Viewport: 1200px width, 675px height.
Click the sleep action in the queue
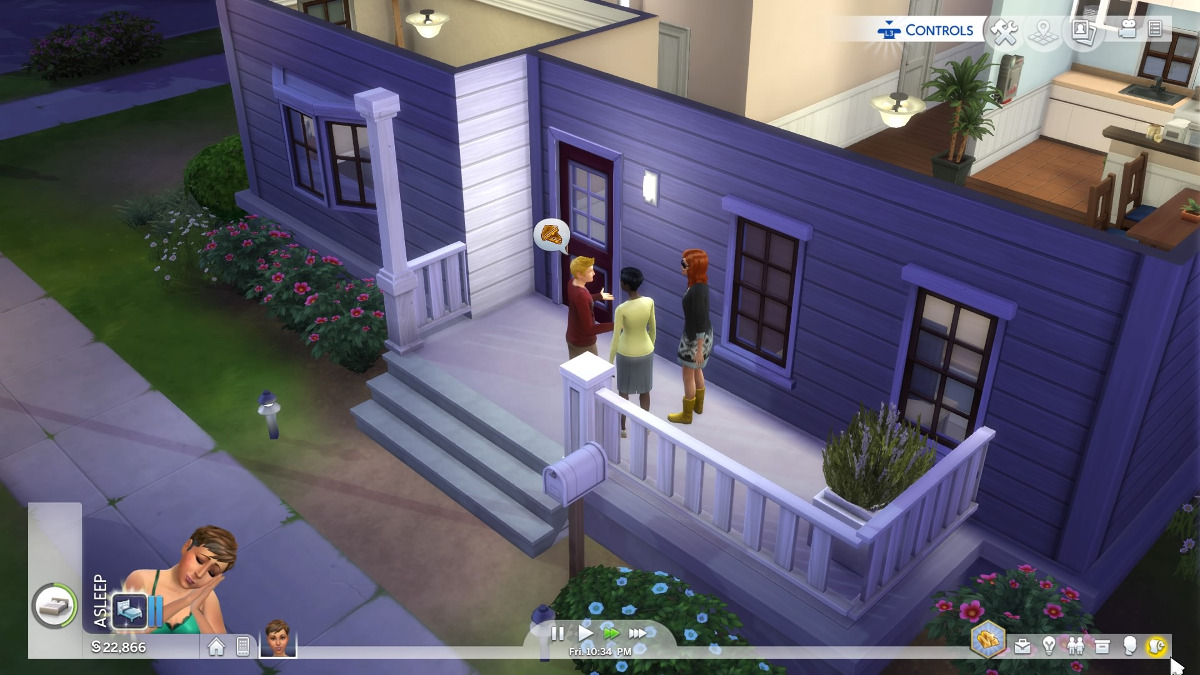point(130,609)
